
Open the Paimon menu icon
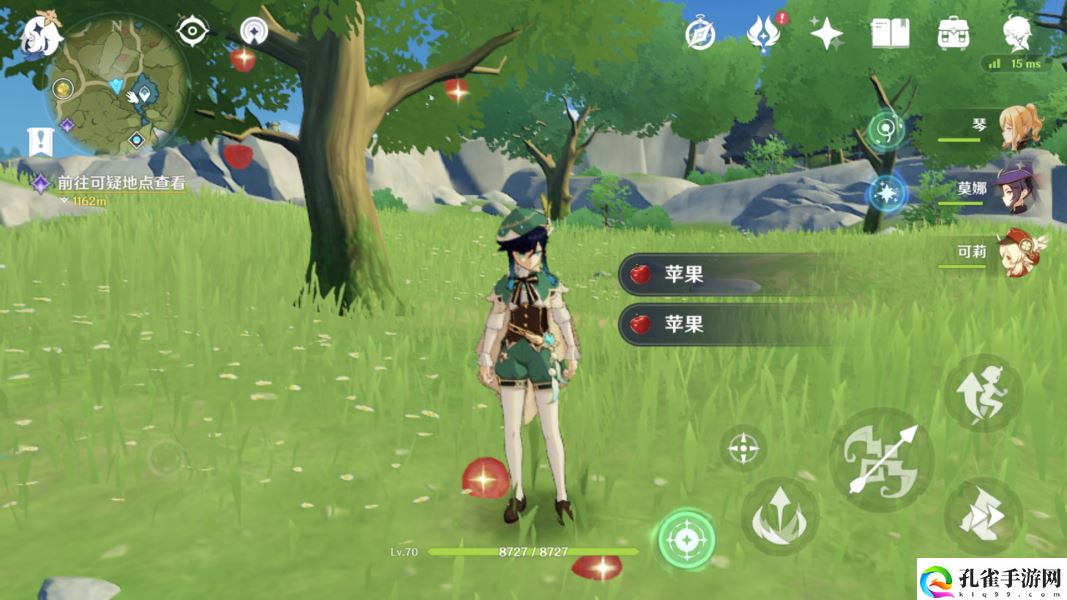pyautogui.click(x=40, y=35)
